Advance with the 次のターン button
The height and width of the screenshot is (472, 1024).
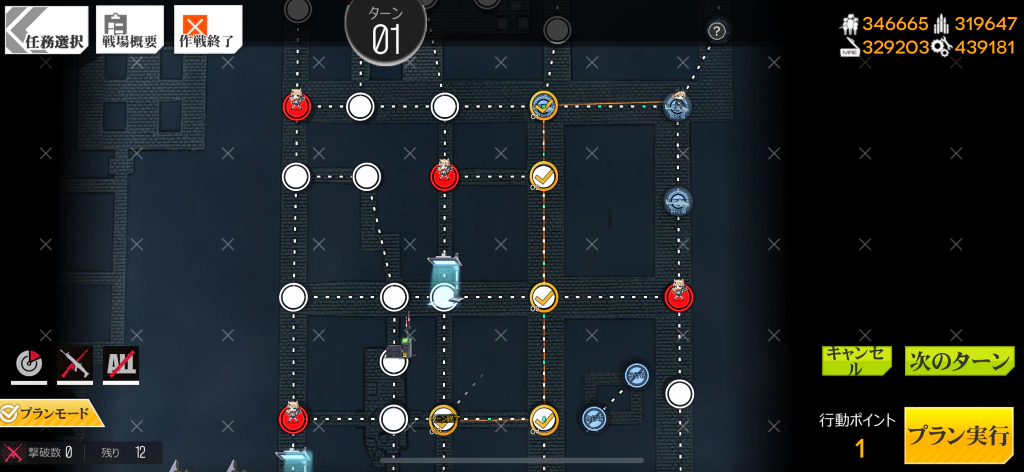tap(959, 360)
